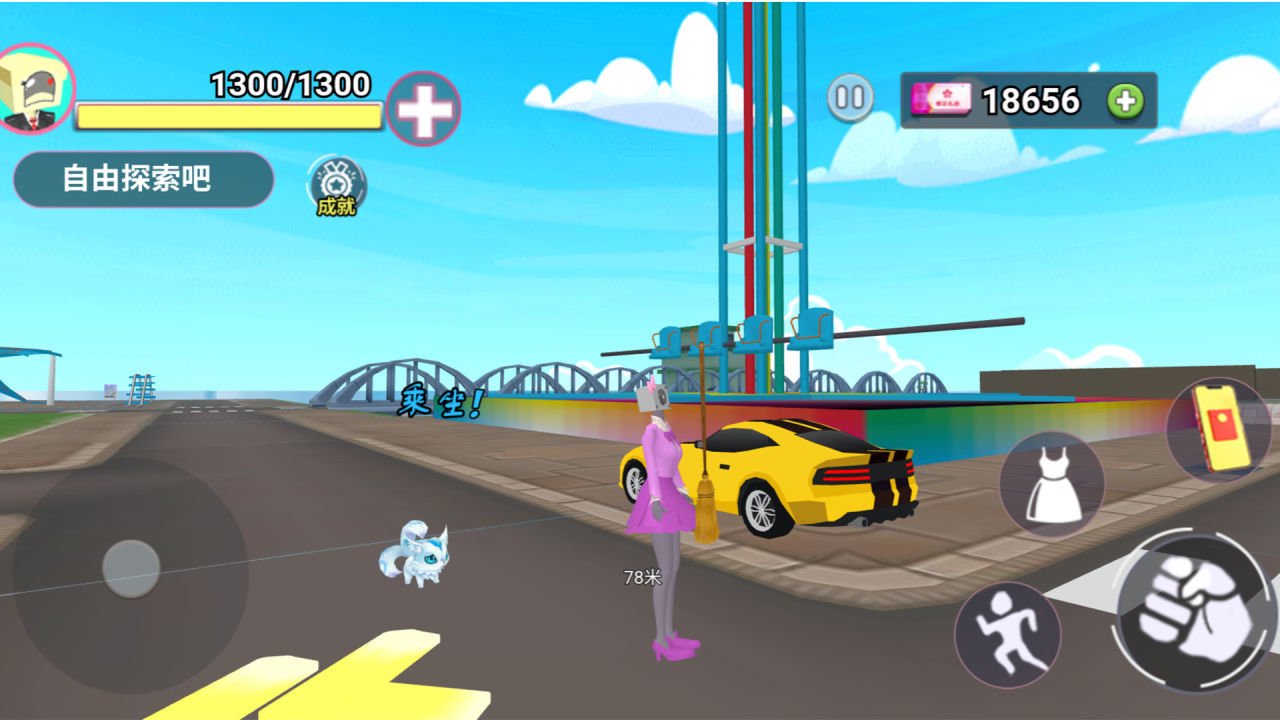1280x720 pixels.
Task: Expand the achievement badge panel
Action: point(338,185)
